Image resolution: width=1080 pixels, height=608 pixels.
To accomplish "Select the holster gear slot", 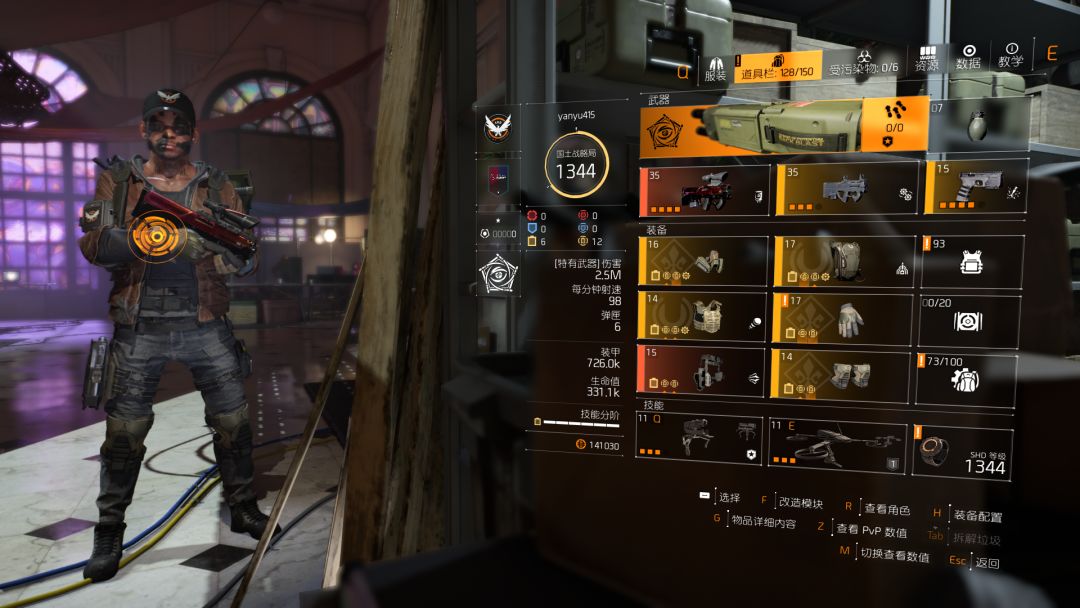I will tap(704, 372).
